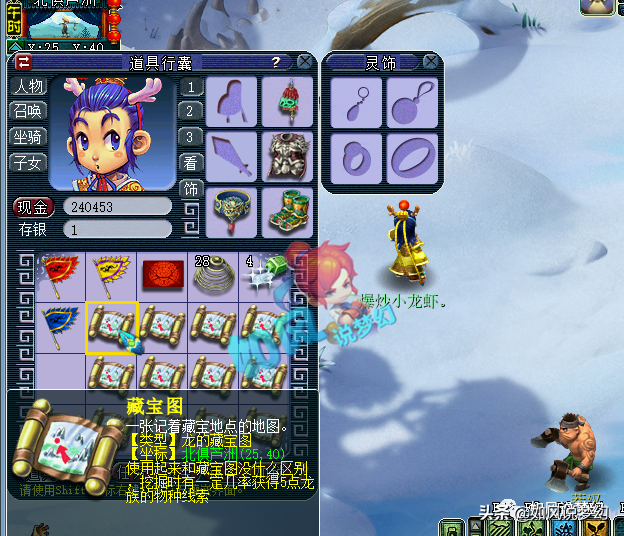Select the highlighted treasure map scroll
Screen dimensions: 624x536
point(112,327)
